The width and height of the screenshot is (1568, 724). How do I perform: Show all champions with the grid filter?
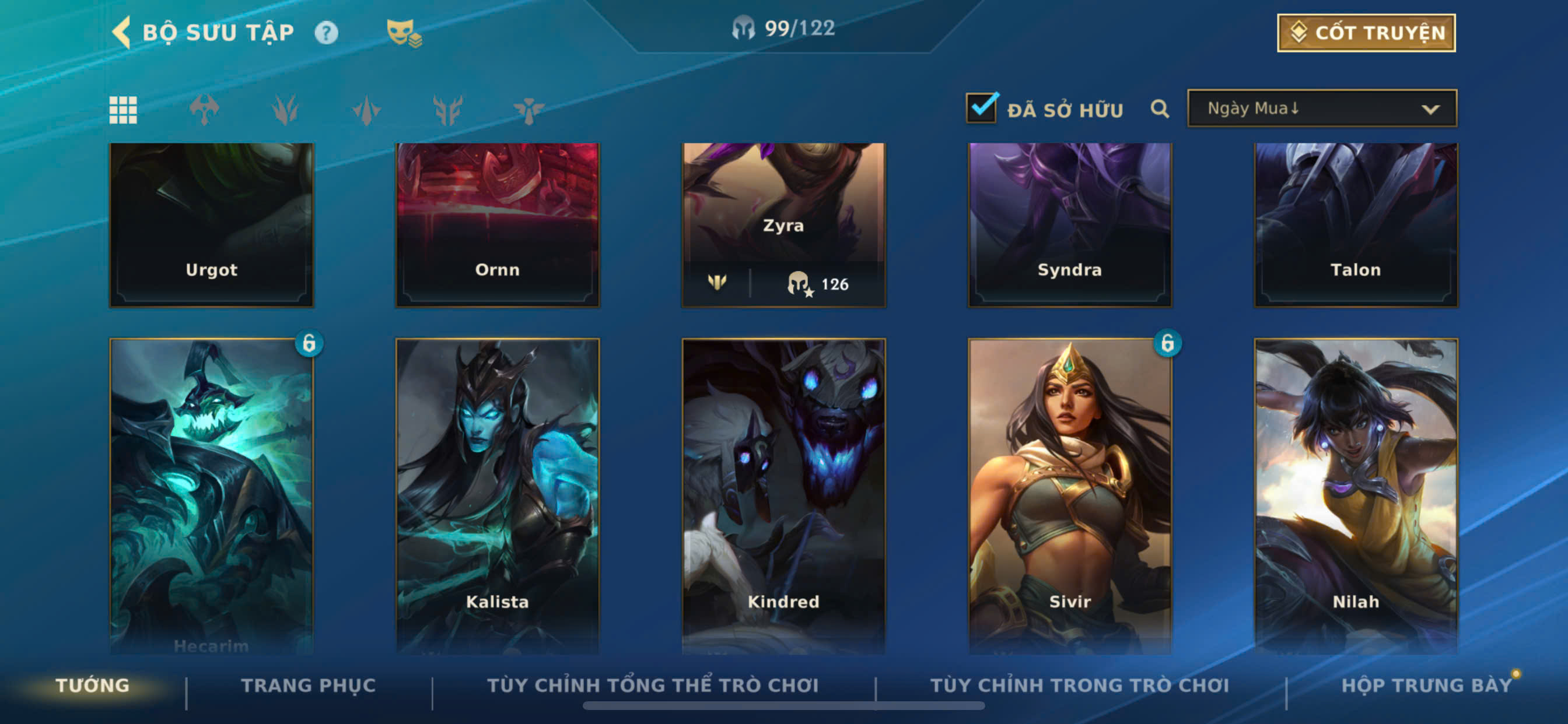(x=123, y=110)
